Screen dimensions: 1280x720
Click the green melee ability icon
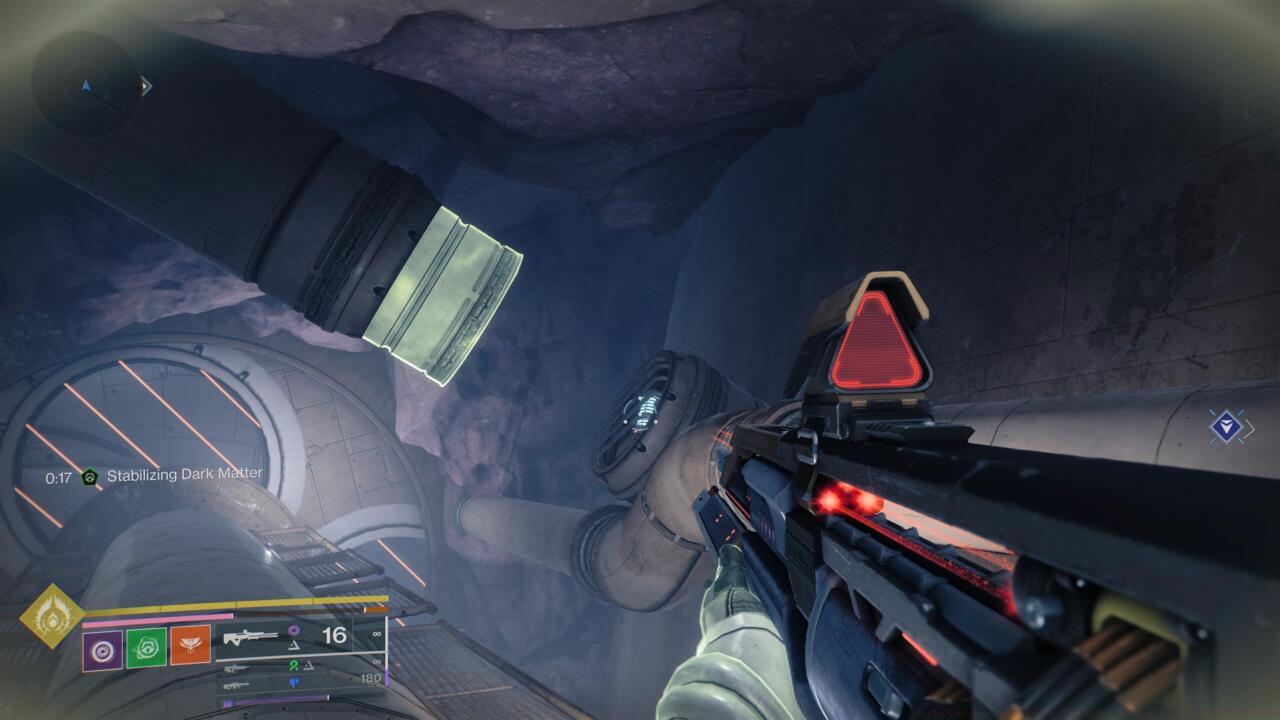148,647
